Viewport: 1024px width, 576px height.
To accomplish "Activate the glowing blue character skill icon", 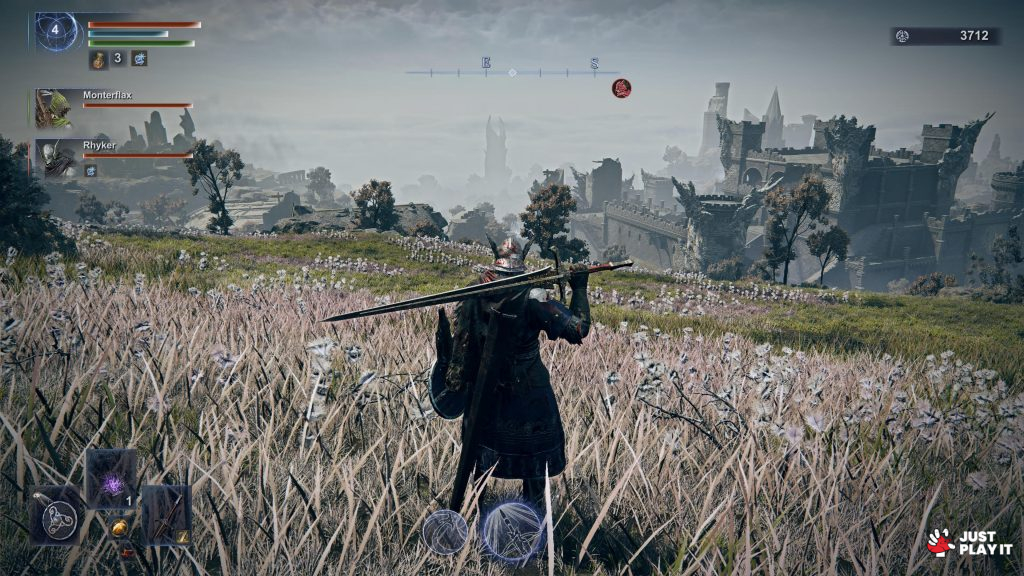I will (x=513, y=530).
